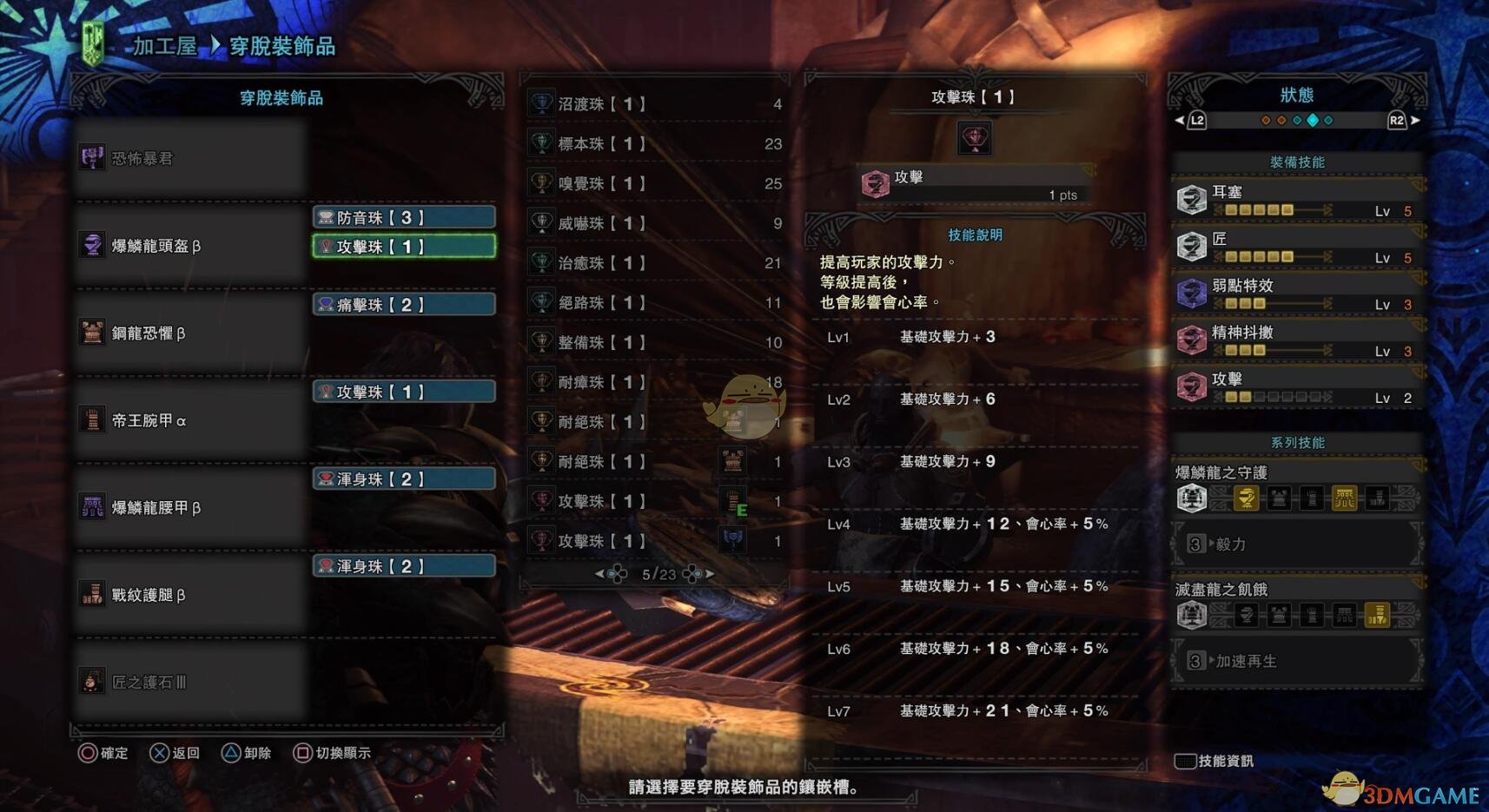
Task: Select 治癒珠【1】 decoration entry
Action: [656, 263]
